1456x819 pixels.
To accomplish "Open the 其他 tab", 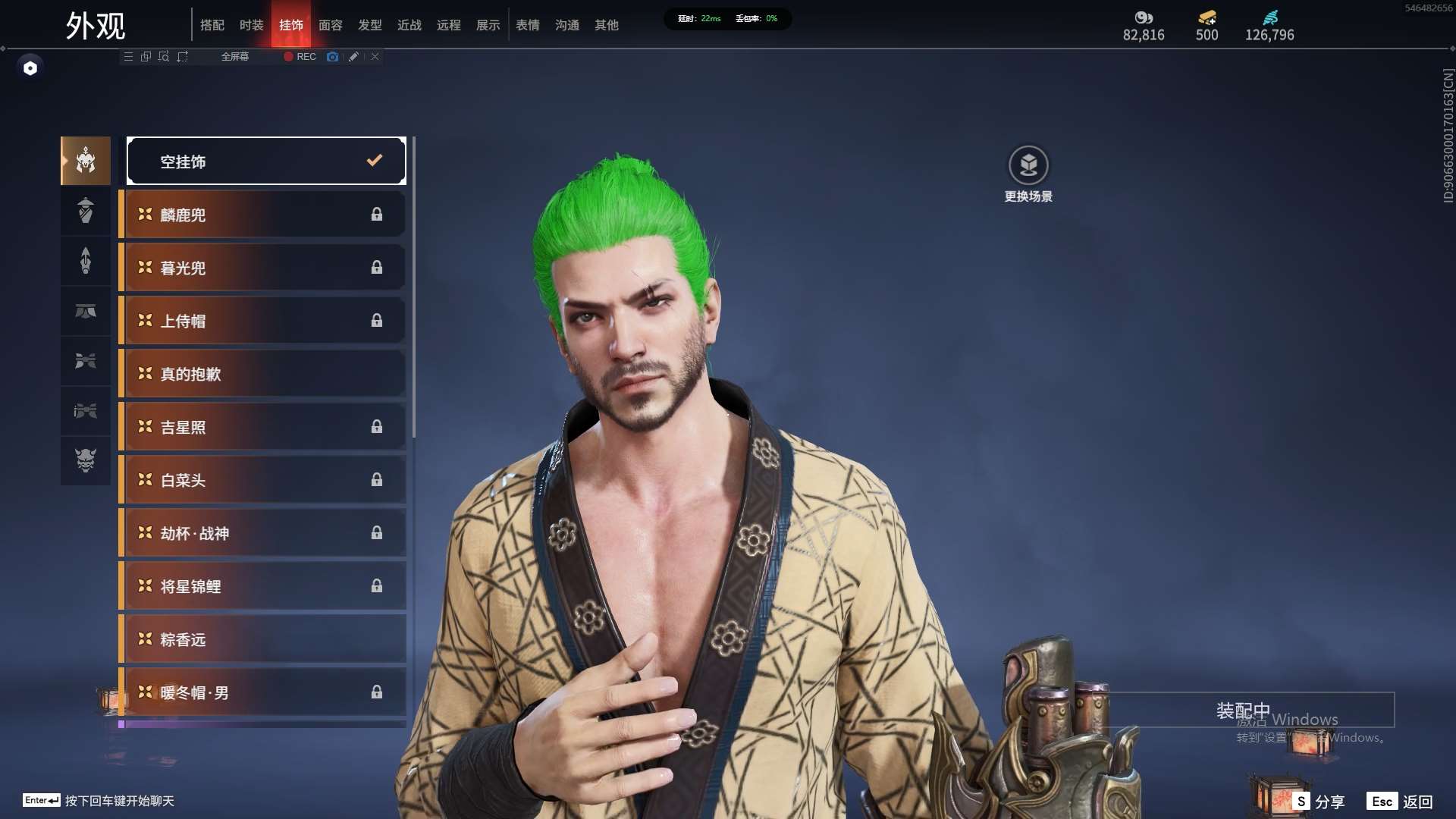I will [606, 25].
